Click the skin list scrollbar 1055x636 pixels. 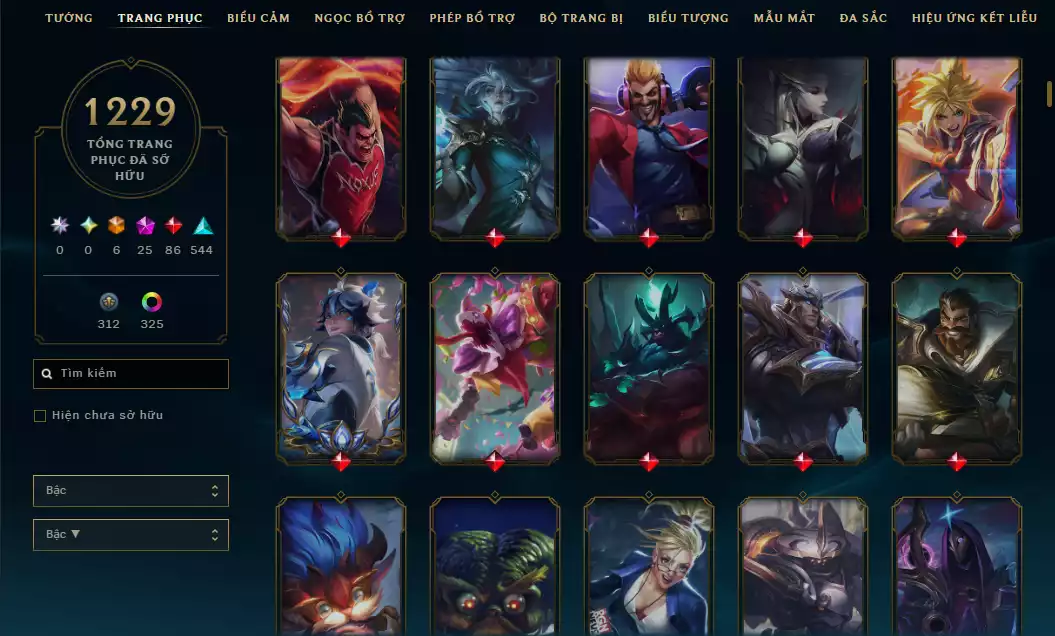point(1049,94)
